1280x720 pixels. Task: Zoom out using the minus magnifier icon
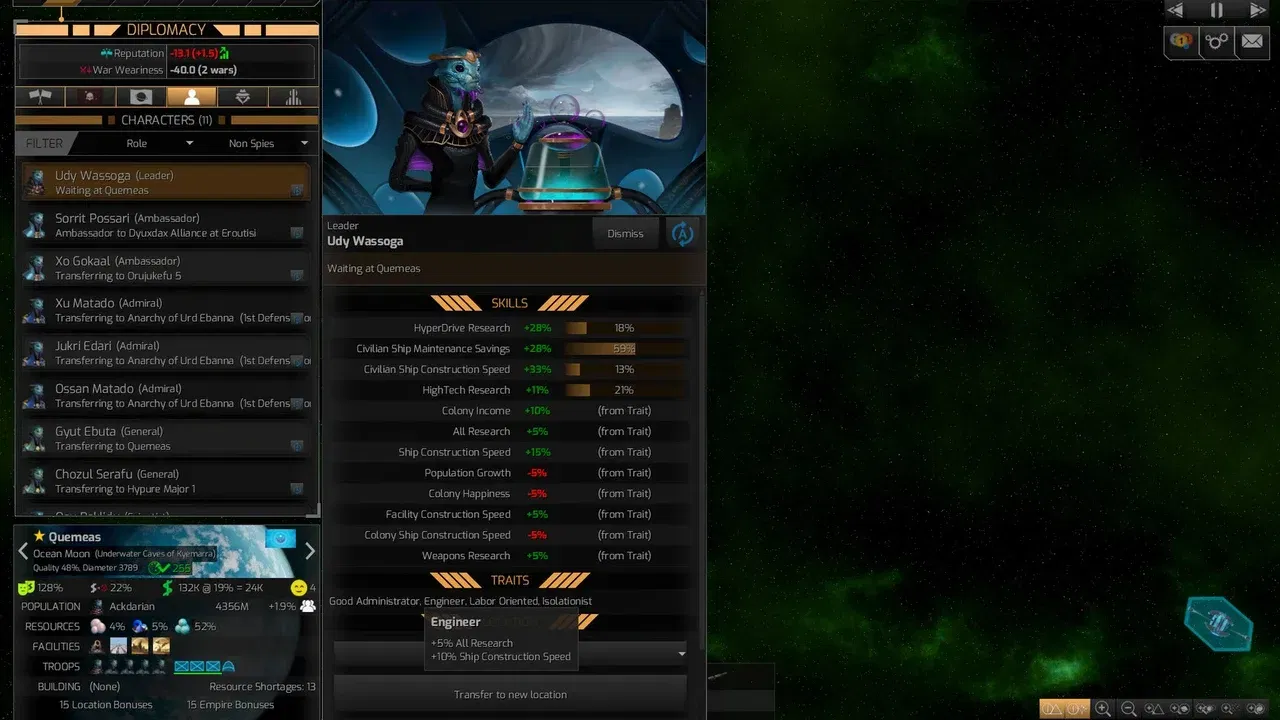(1129, 708)
